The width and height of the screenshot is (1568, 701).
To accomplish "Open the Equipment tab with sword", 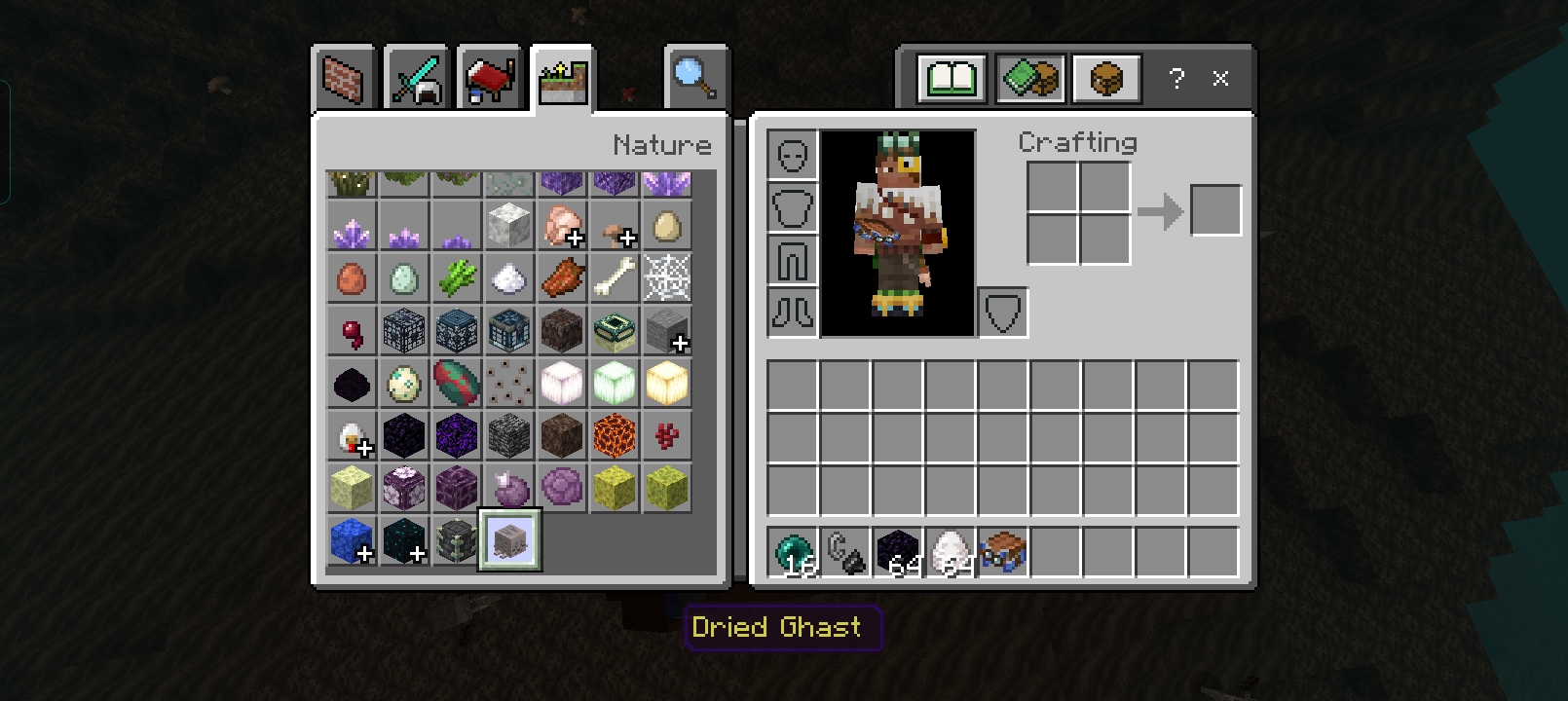I will click(x=416, y=79).
